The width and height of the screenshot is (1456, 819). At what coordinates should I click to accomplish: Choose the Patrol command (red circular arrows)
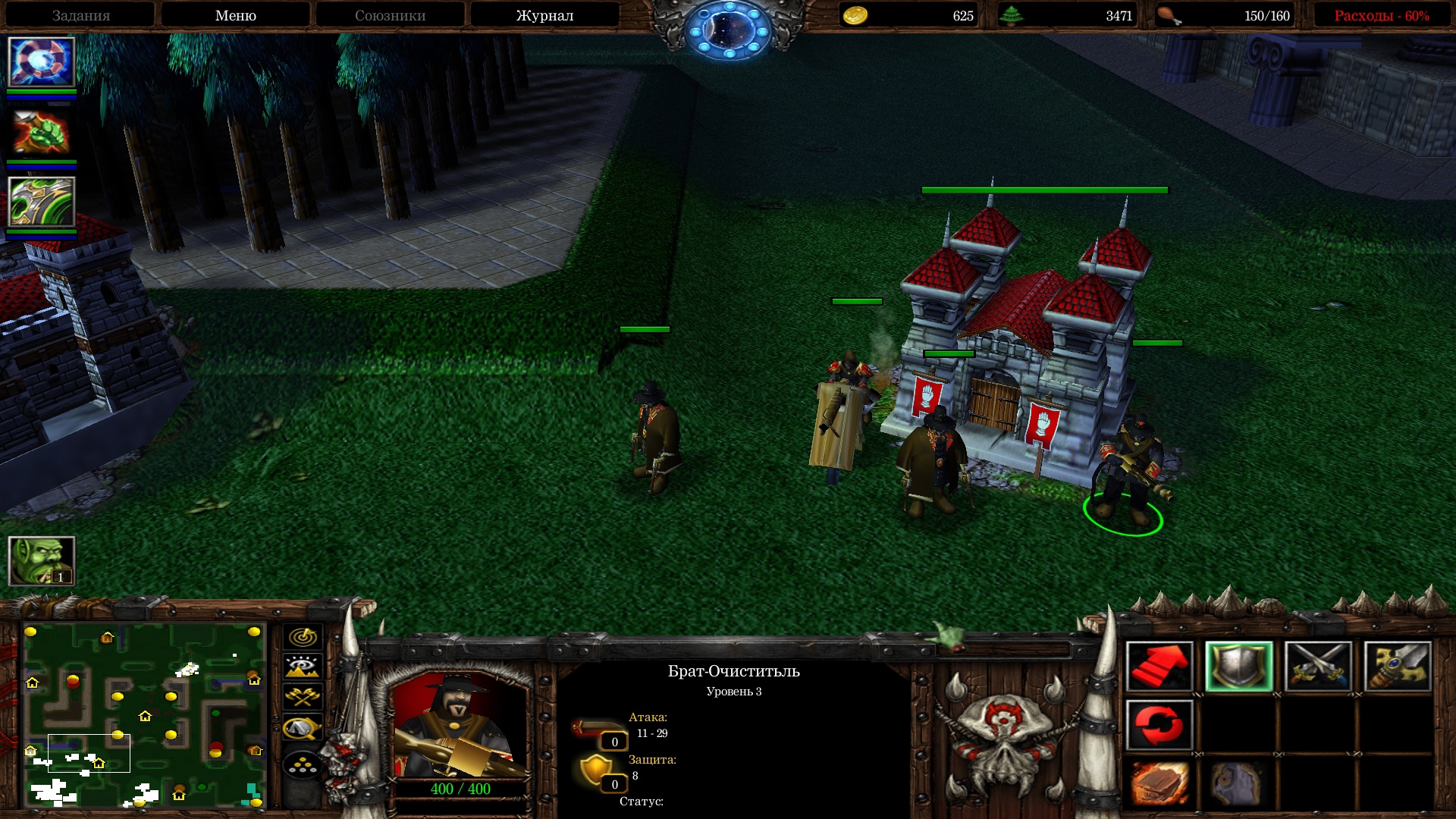[x=1159, y=726]
